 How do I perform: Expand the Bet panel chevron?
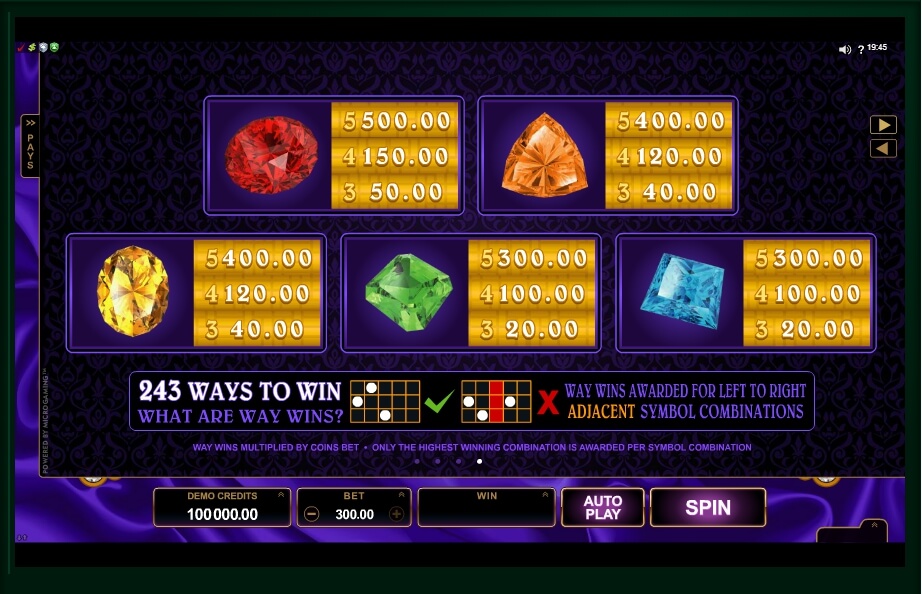click(402, 495)
